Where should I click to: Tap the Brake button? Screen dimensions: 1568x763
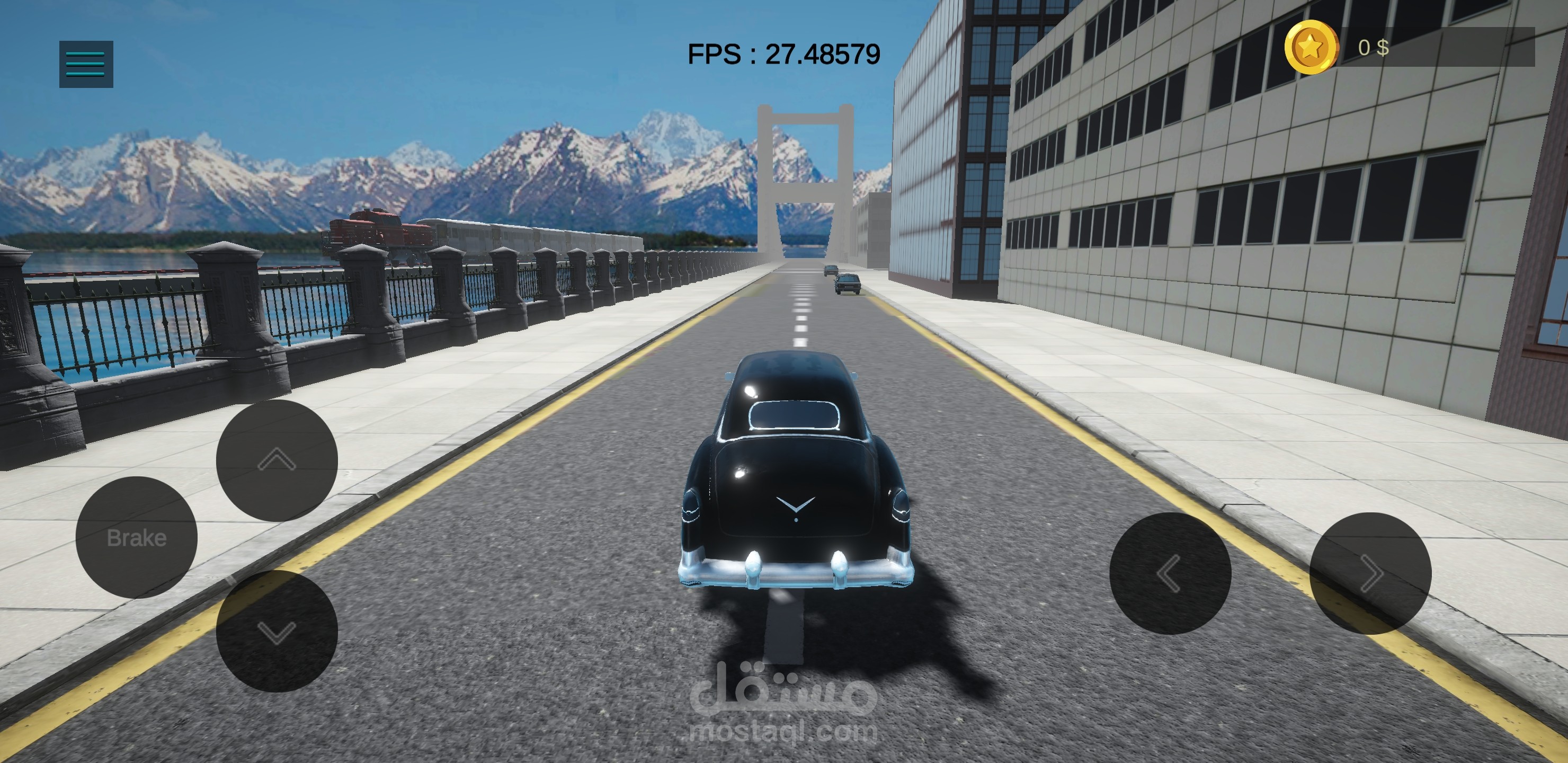point(136,537)
